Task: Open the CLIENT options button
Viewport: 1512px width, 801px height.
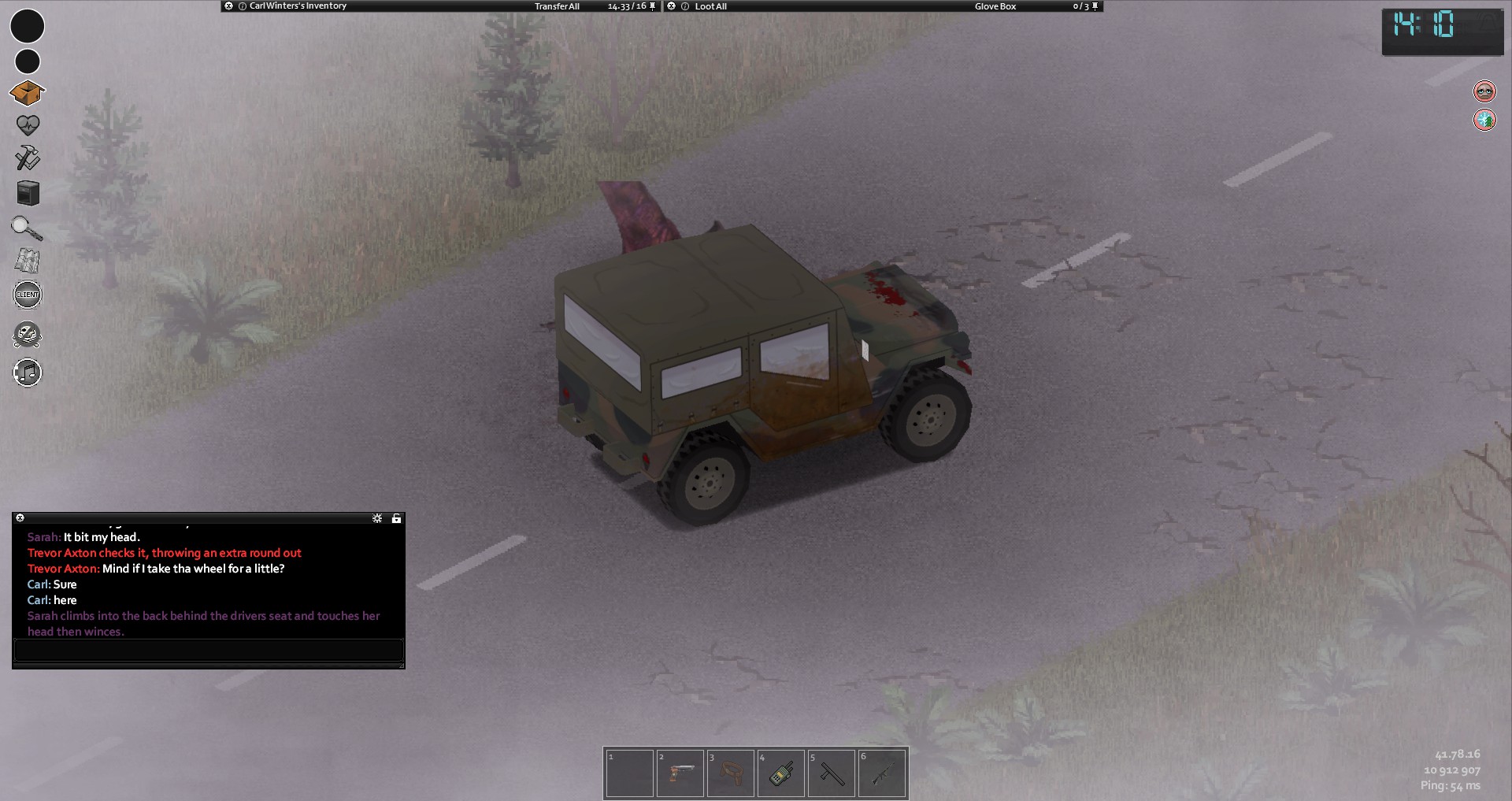Action: tap(28, 295)
